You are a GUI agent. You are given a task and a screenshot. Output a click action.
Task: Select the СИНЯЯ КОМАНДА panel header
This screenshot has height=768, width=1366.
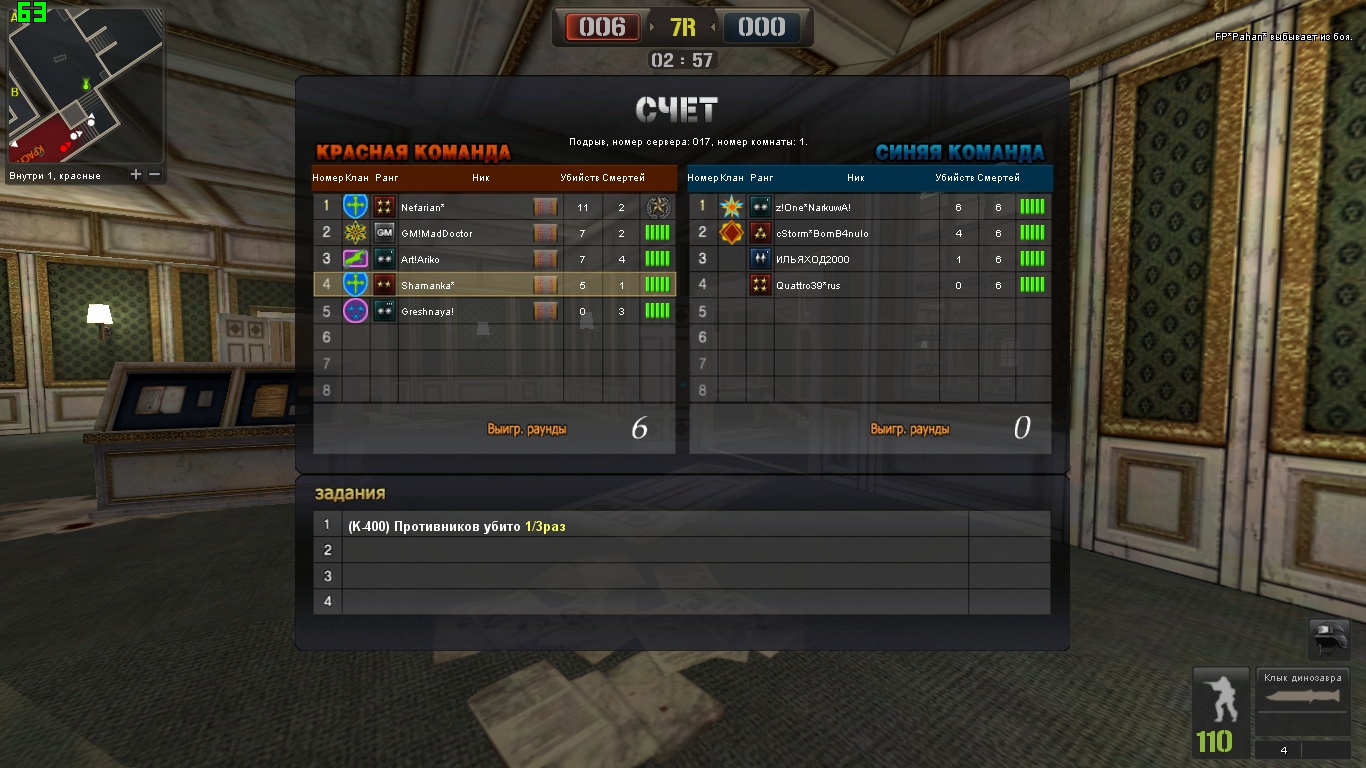(x=963, y=153)
